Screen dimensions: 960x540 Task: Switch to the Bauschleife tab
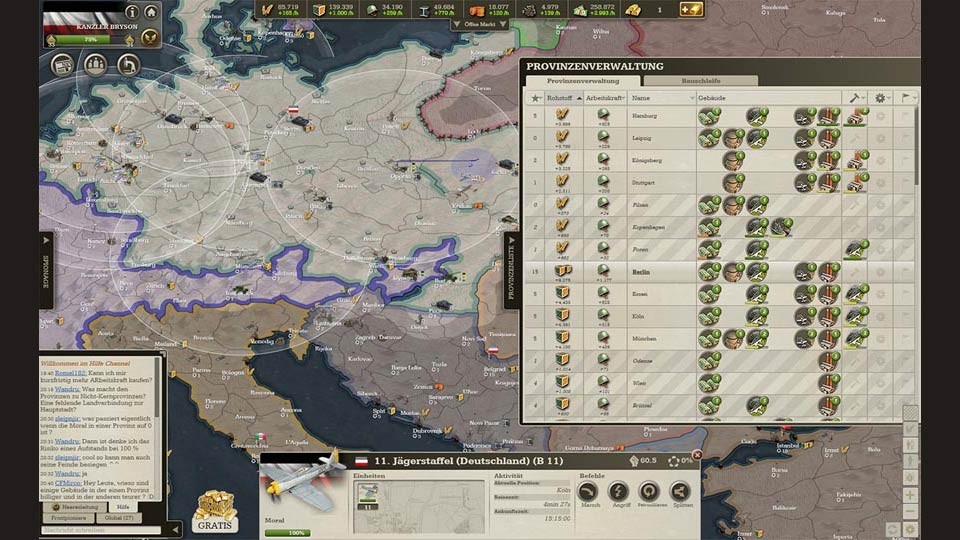[700, 80]
